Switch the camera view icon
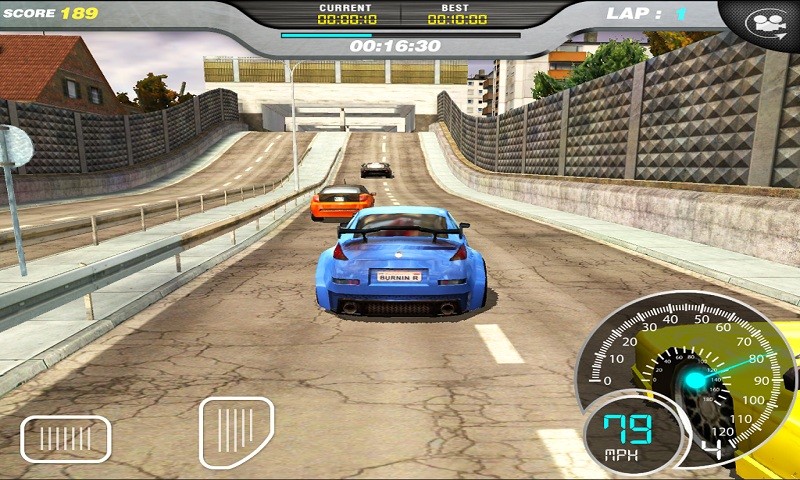The width and height of the screenshot is (800, 480). (x=765, y=21)
